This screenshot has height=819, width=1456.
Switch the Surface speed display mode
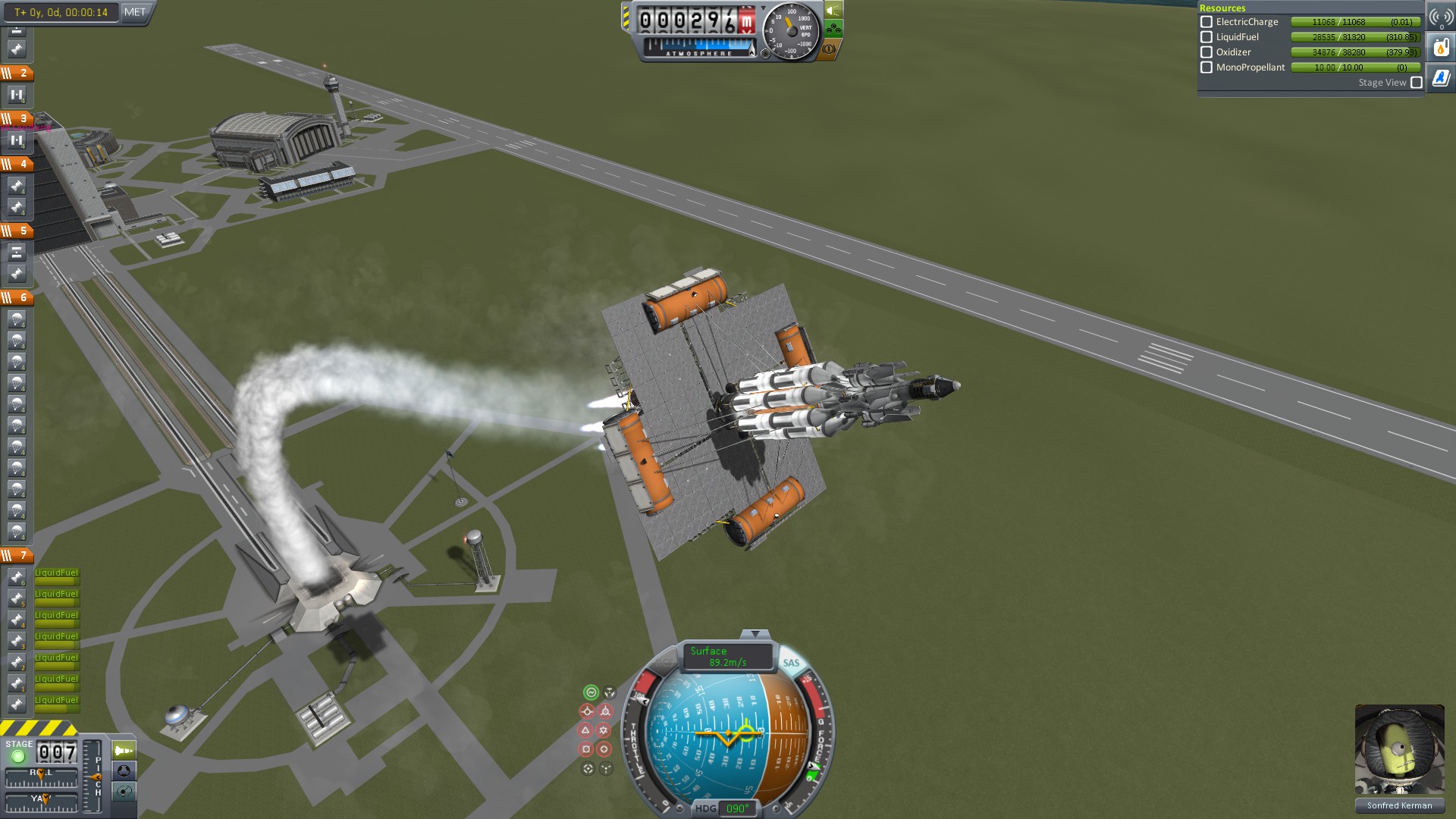727,657
